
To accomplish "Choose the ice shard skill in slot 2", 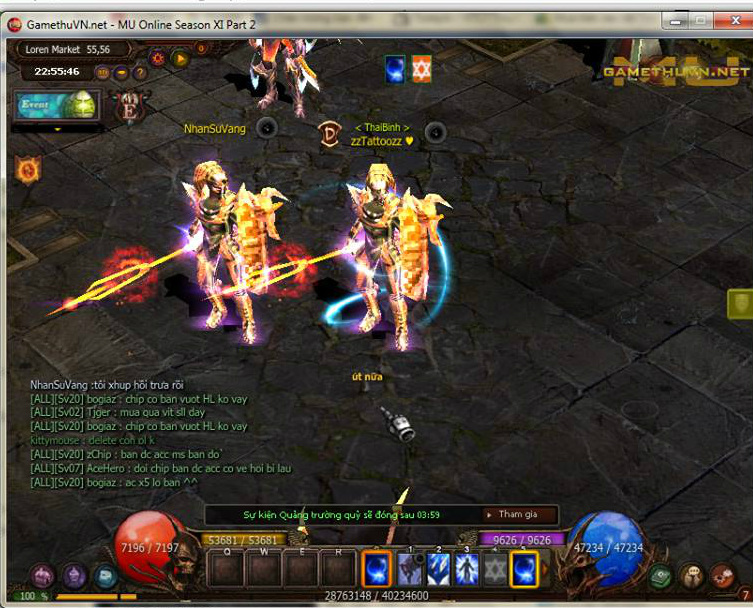I will [437, 570].
